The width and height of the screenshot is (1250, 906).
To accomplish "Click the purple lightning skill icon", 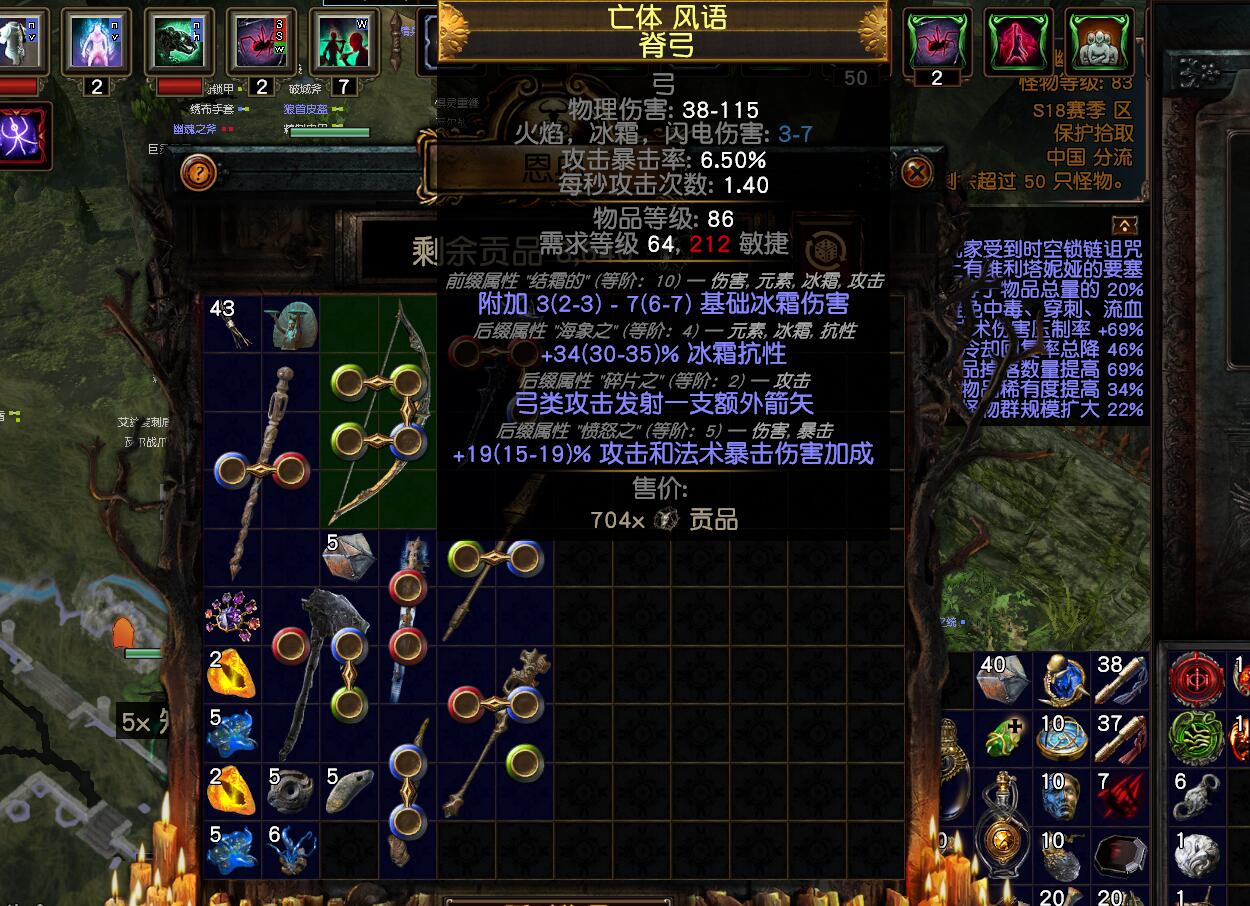I will point(22,135).
